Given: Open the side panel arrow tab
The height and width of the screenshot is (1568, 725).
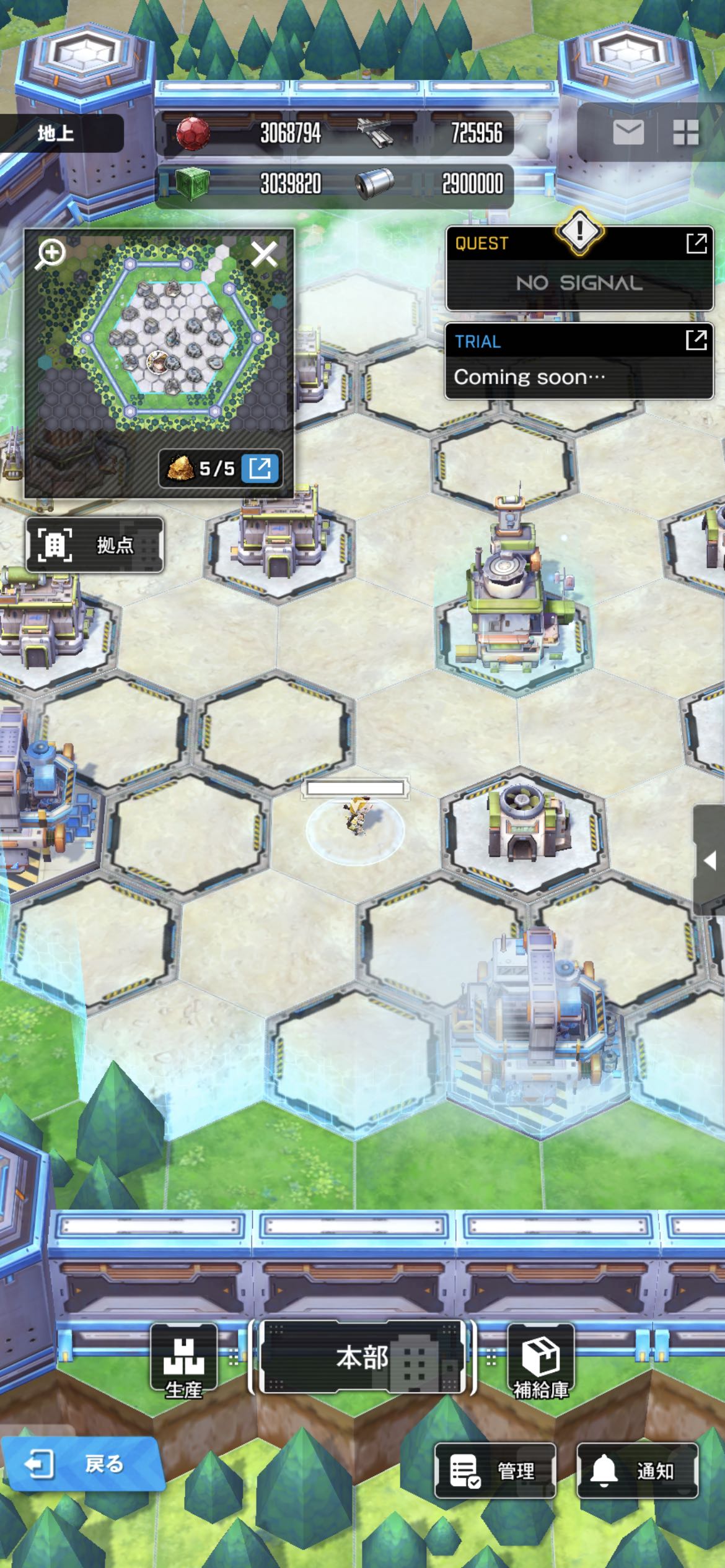Looking at the screenshot, I should pos(710,860).
